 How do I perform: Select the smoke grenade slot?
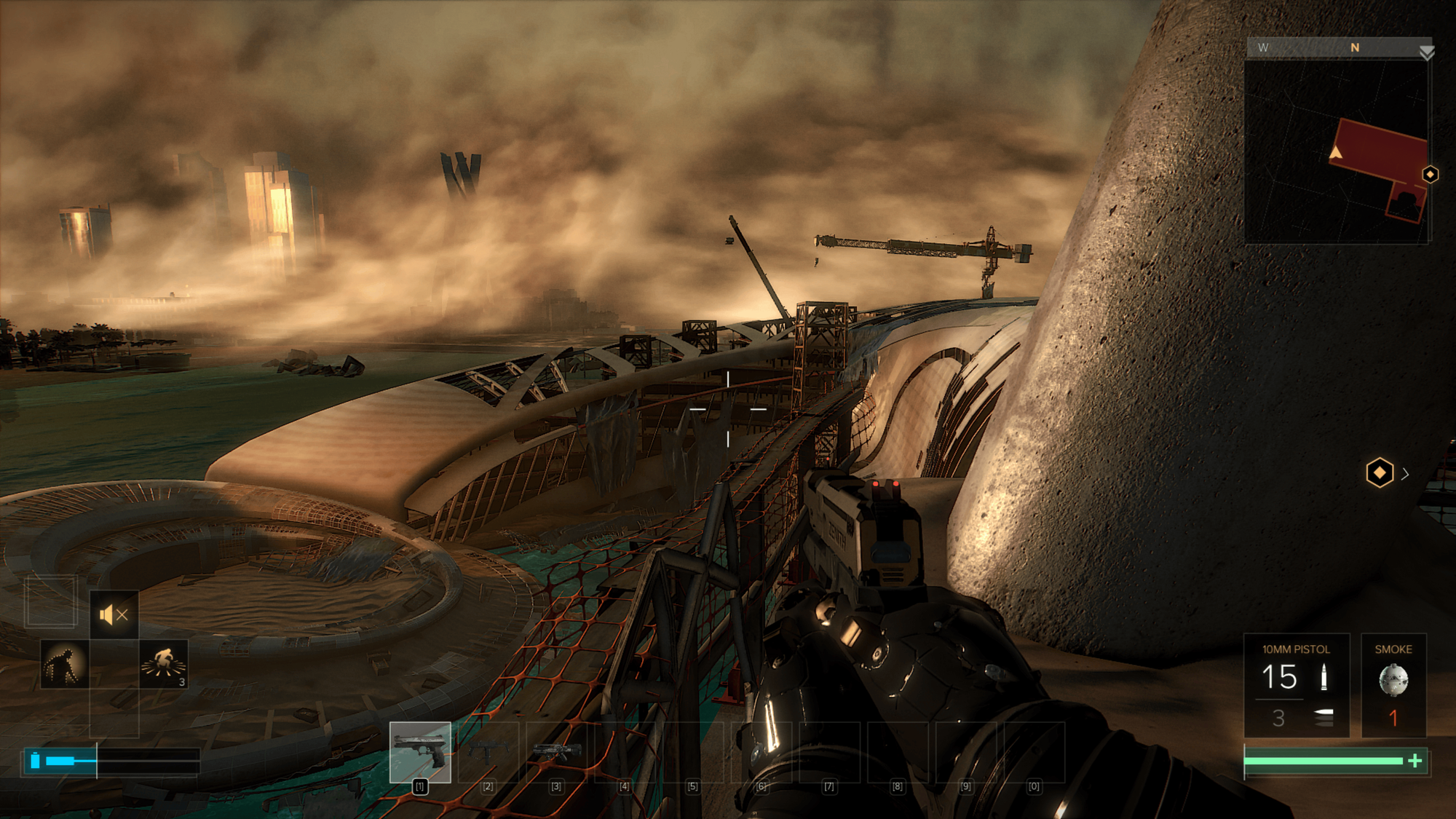1393,685
